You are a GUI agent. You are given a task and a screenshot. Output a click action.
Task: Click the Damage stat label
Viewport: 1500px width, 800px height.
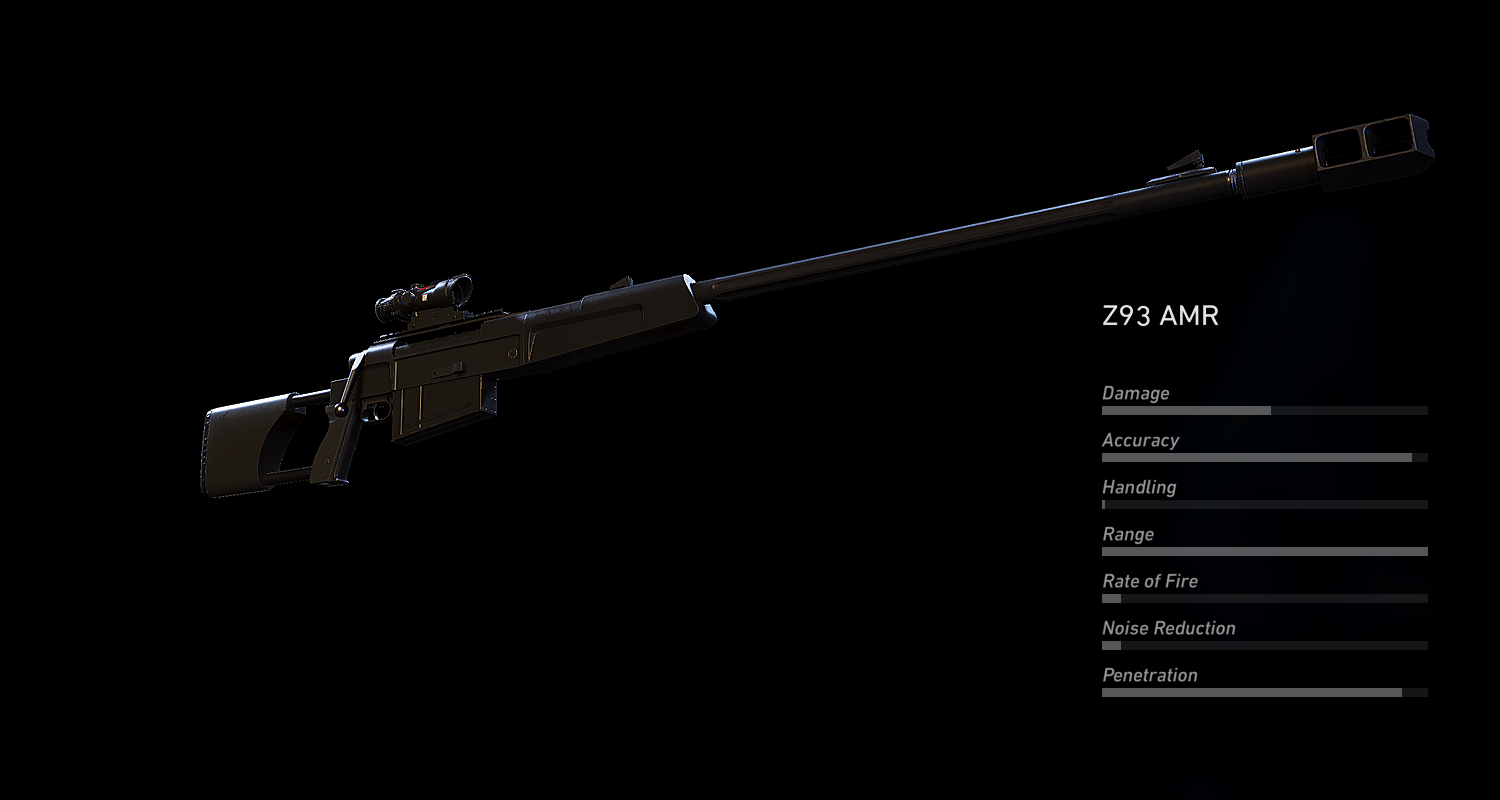pyautogui.click(x=1135, y=393)
